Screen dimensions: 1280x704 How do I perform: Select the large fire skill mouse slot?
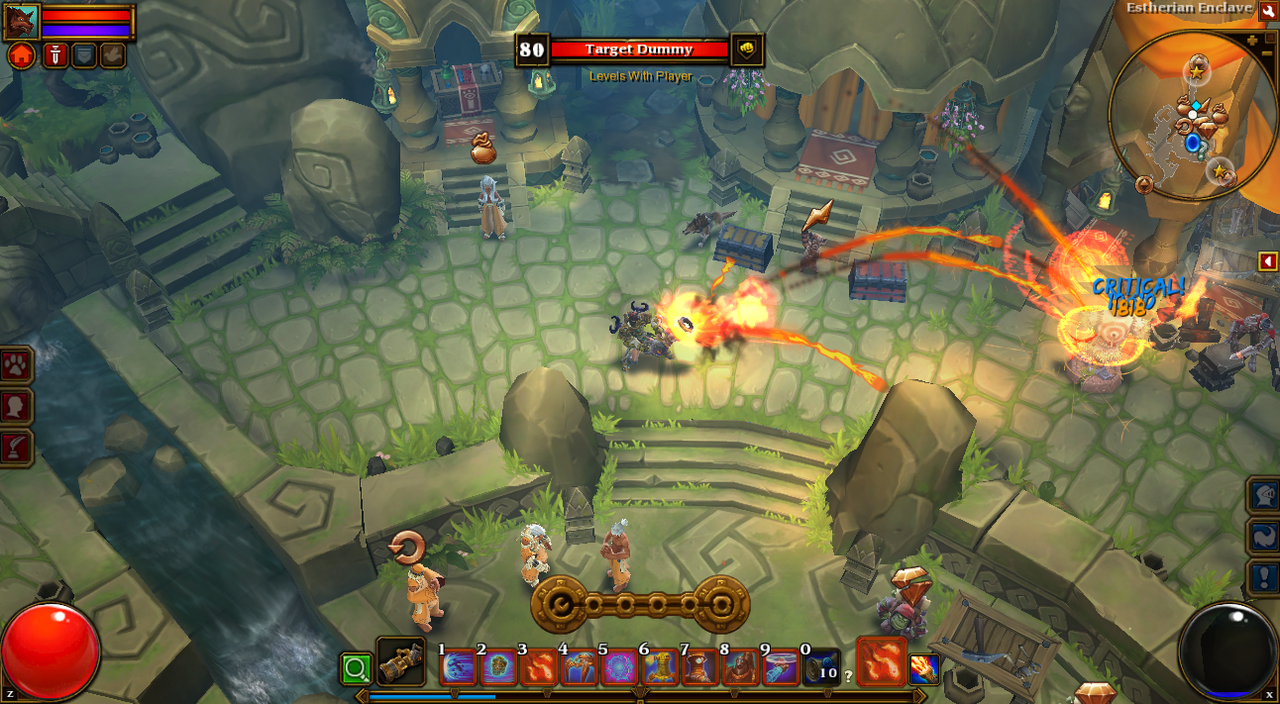tap(881, 661)
